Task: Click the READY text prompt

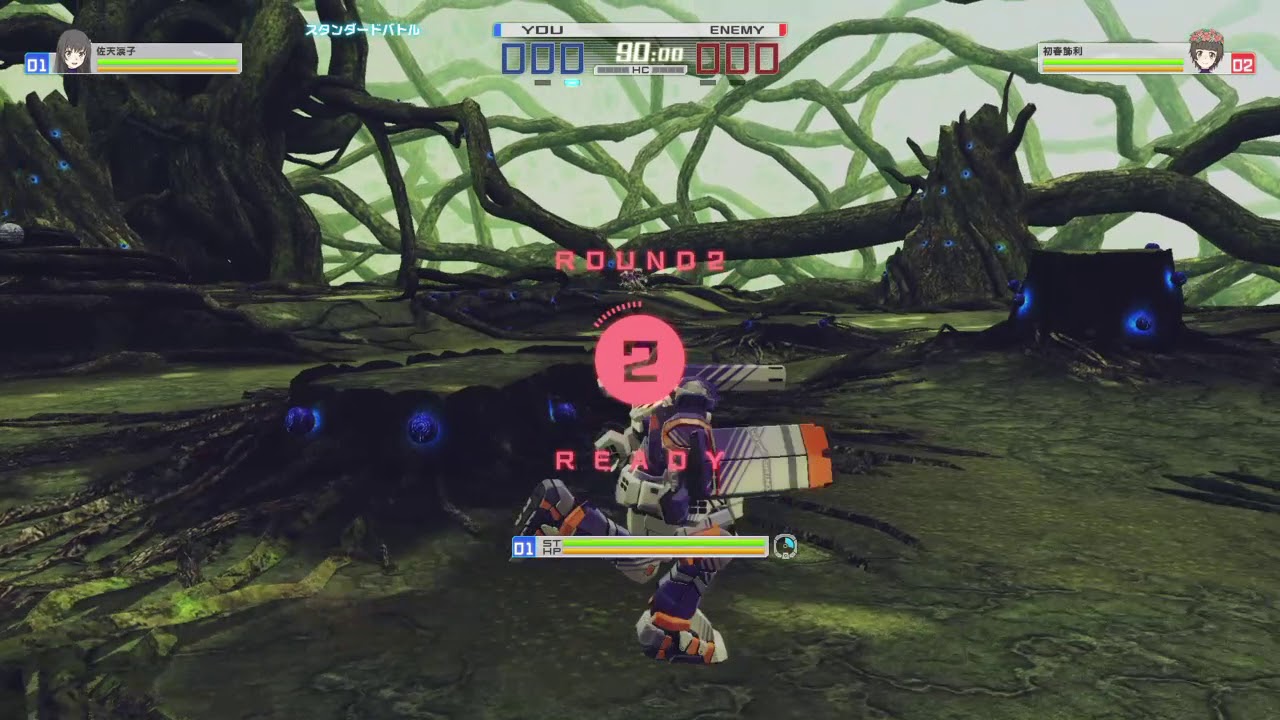Action: [x=639, y=460]
